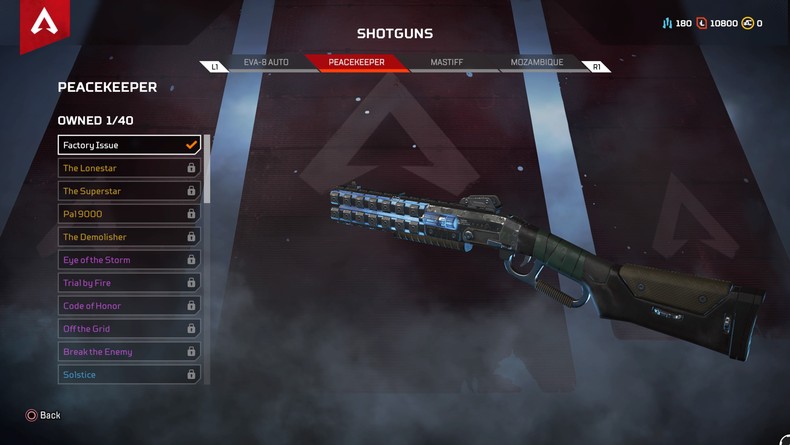Screen dimensions: 790x445
Task: Choose the Code of Honor skin
Action: [129, 306]
